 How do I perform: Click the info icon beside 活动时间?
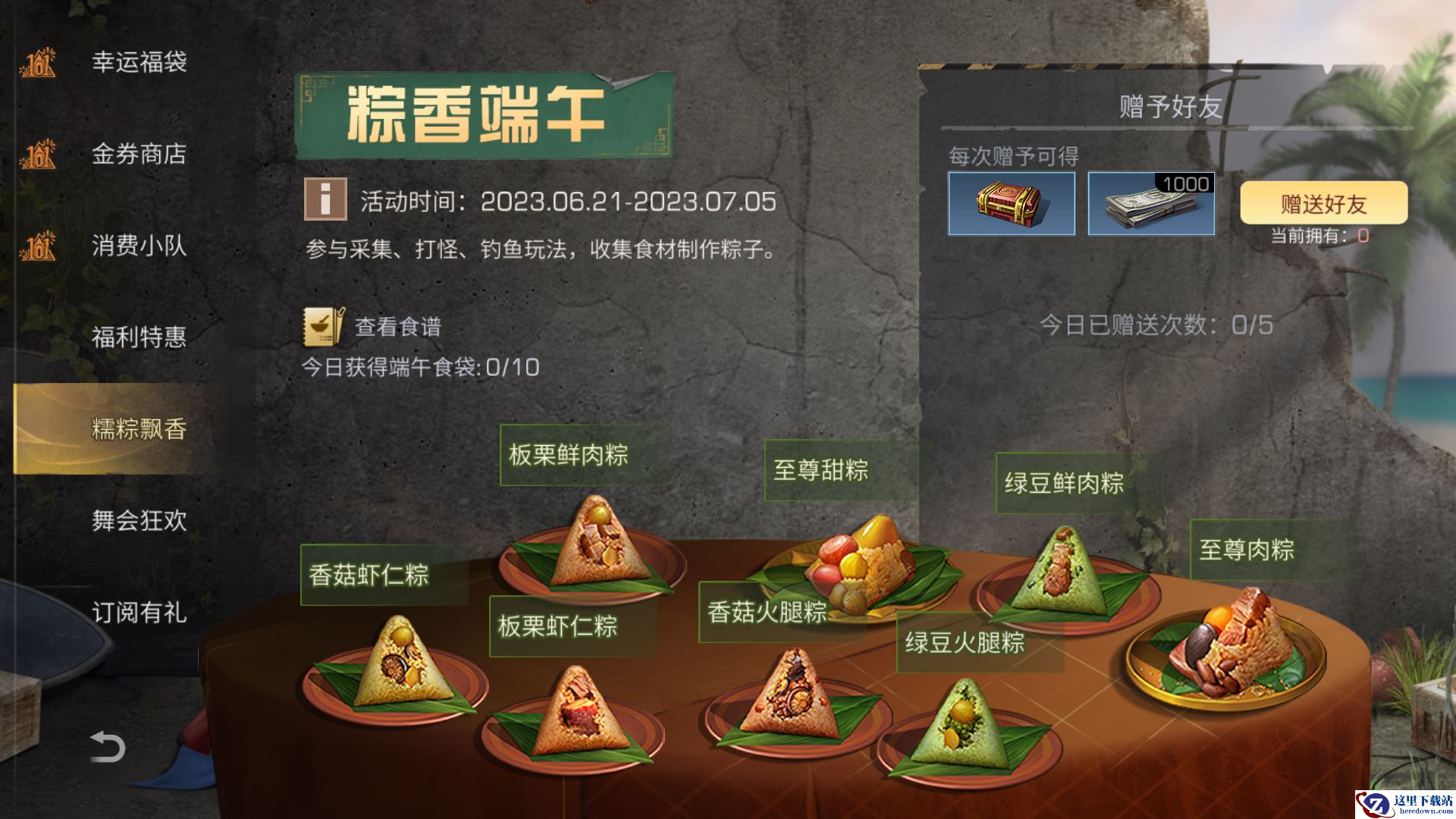325,199
